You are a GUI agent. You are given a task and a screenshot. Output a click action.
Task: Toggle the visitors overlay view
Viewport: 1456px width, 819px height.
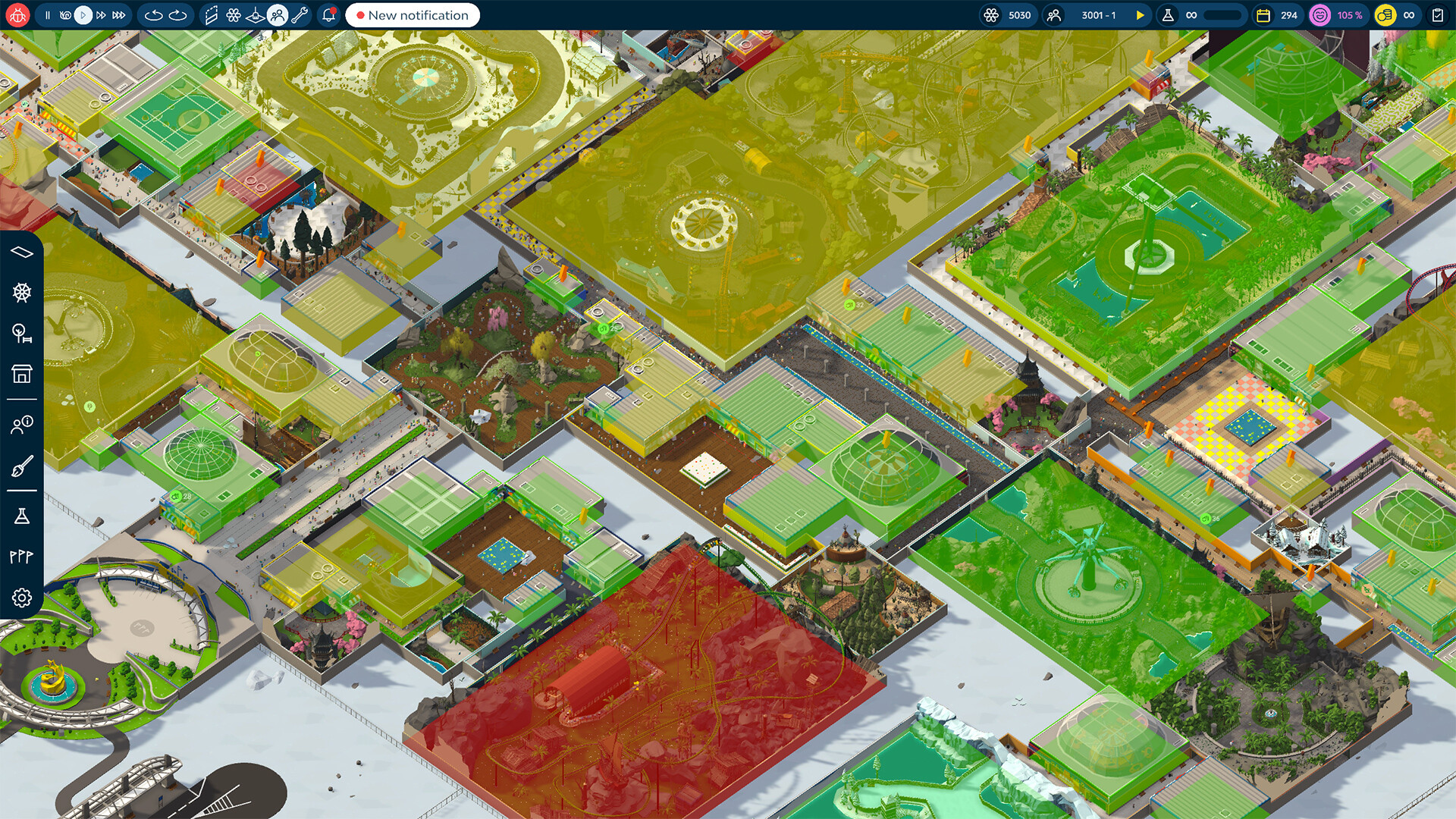278,15
